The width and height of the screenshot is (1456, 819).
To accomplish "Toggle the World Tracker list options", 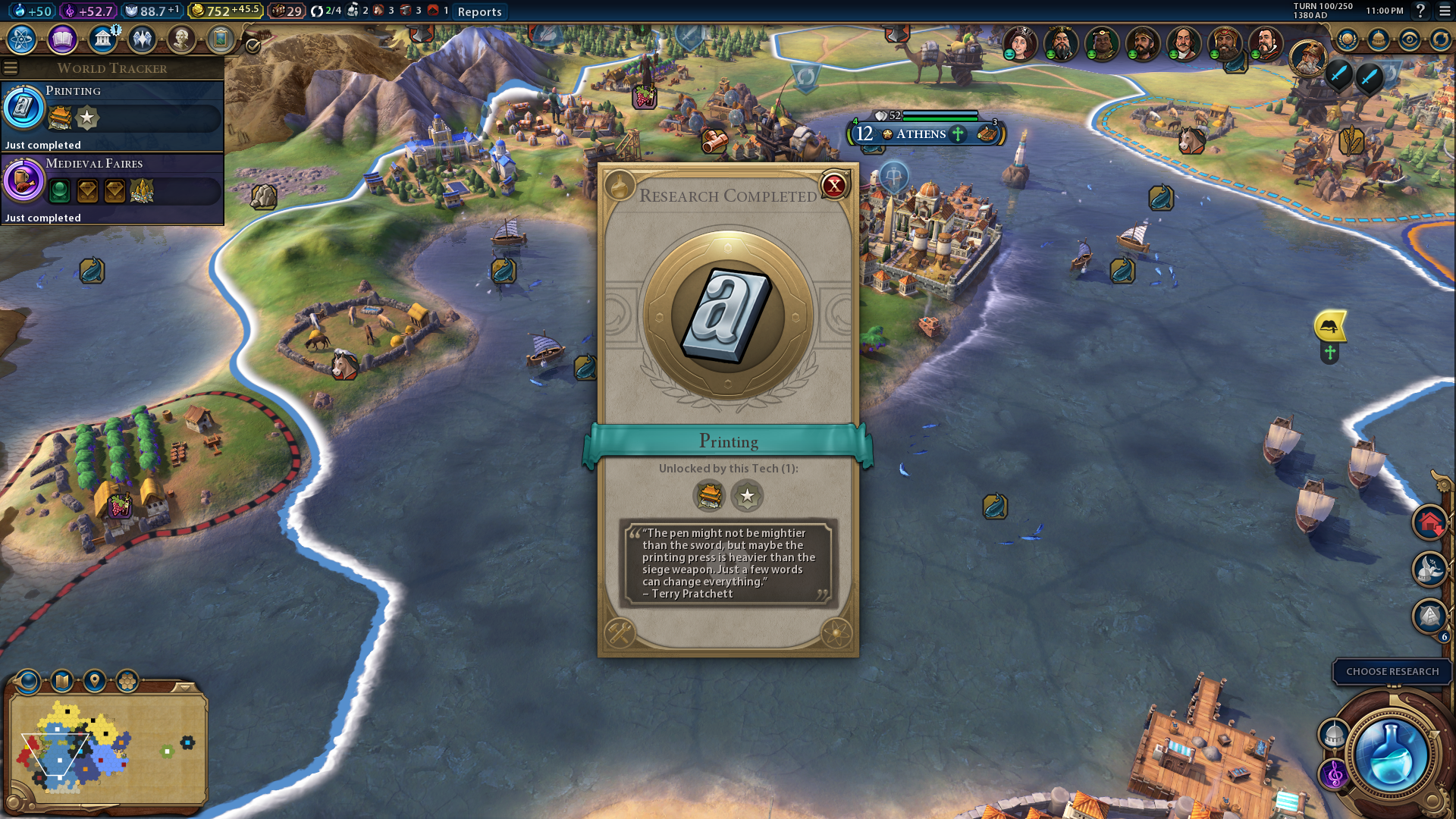I will click(x=11, y=68).
